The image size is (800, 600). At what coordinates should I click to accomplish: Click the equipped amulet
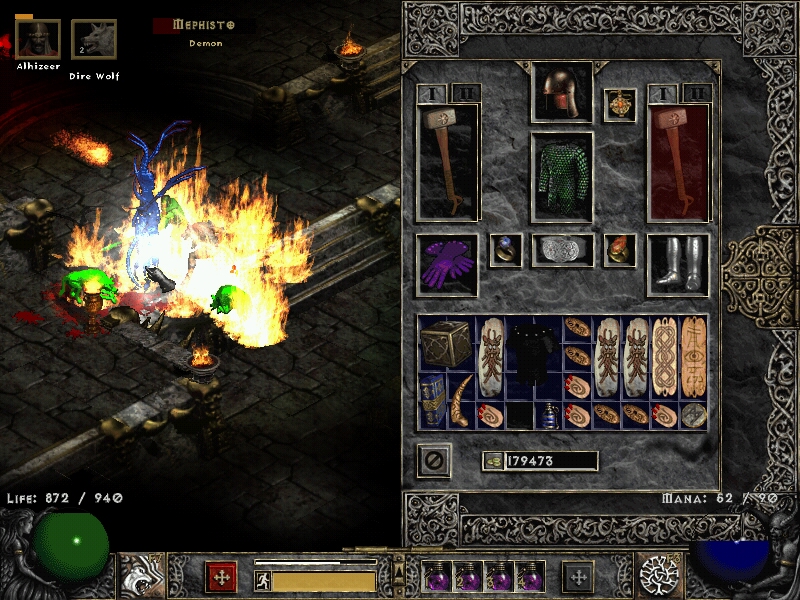620,105
